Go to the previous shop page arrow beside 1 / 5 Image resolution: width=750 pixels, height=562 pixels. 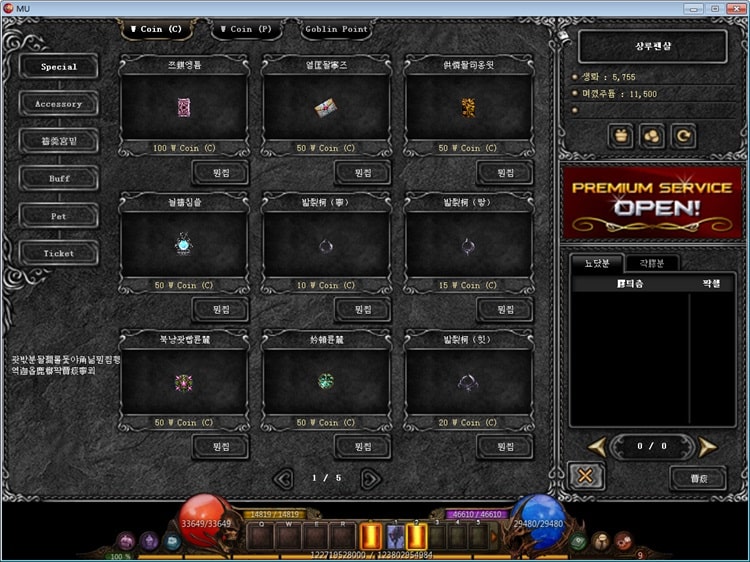pos(283,478)
